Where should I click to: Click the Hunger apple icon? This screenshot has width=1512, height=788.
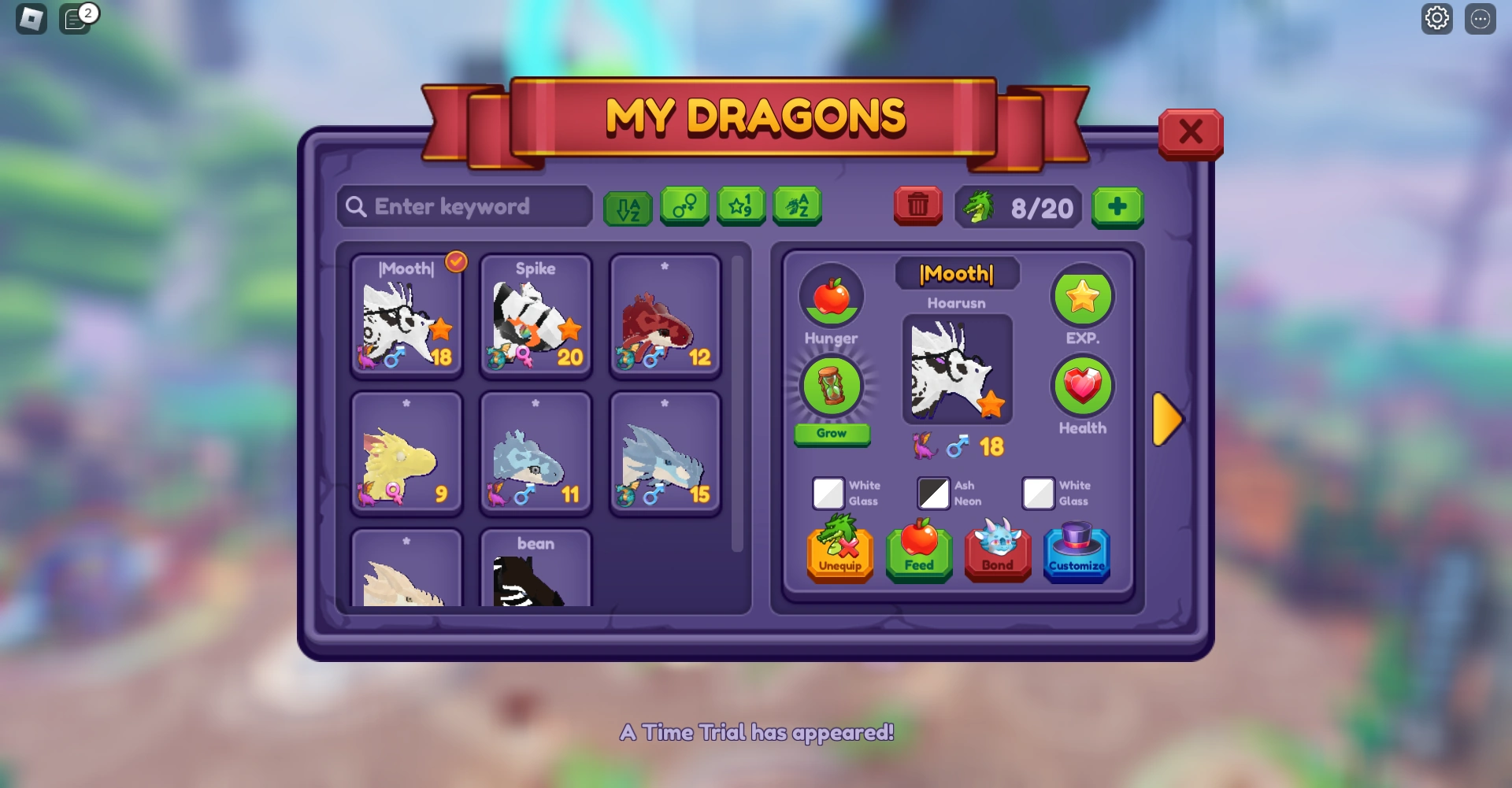832,297
